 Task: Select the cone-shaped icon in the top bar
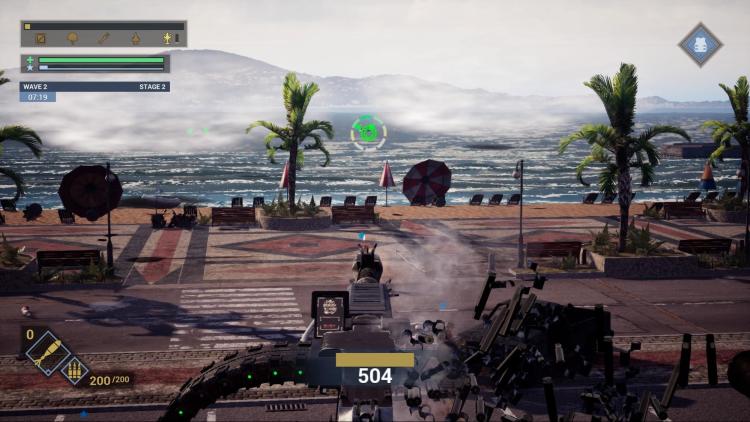tap(135, 38)
